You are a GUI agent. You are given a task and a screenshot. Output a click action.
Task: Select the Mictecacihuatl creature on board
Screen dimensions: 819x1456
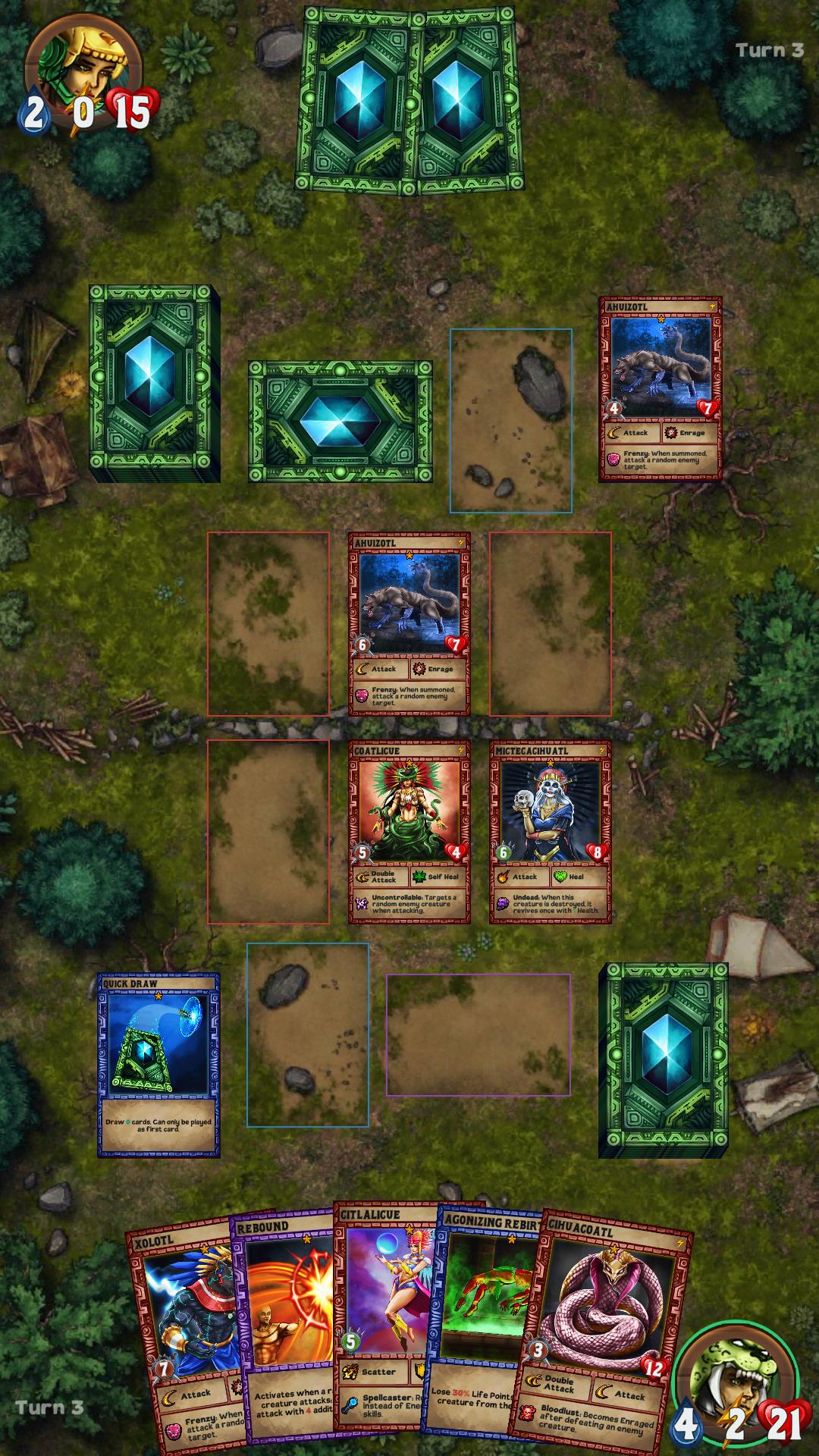point(550,832)
